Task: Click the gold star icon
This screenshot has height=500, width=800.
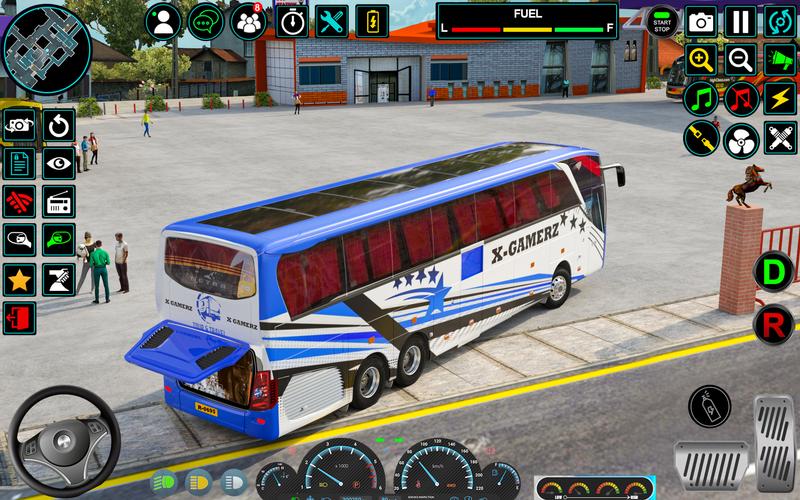Action: [19, 280]
